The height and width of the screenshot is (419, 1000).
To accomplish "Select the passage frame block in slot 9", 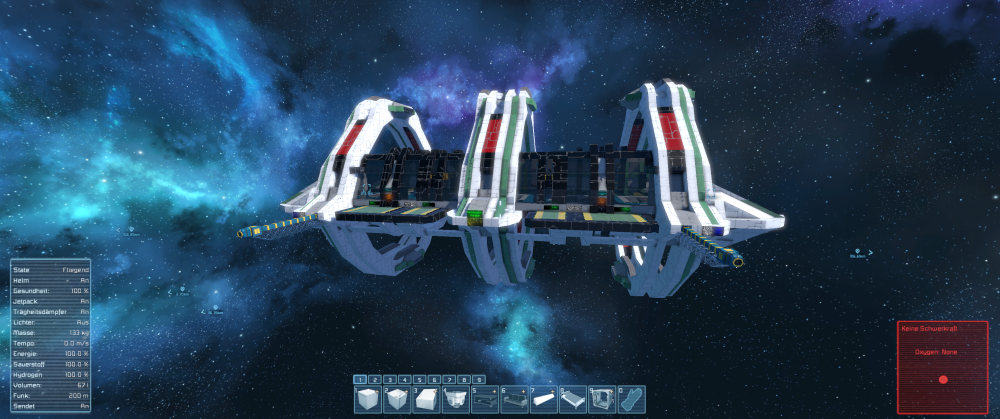I will 601,401.
